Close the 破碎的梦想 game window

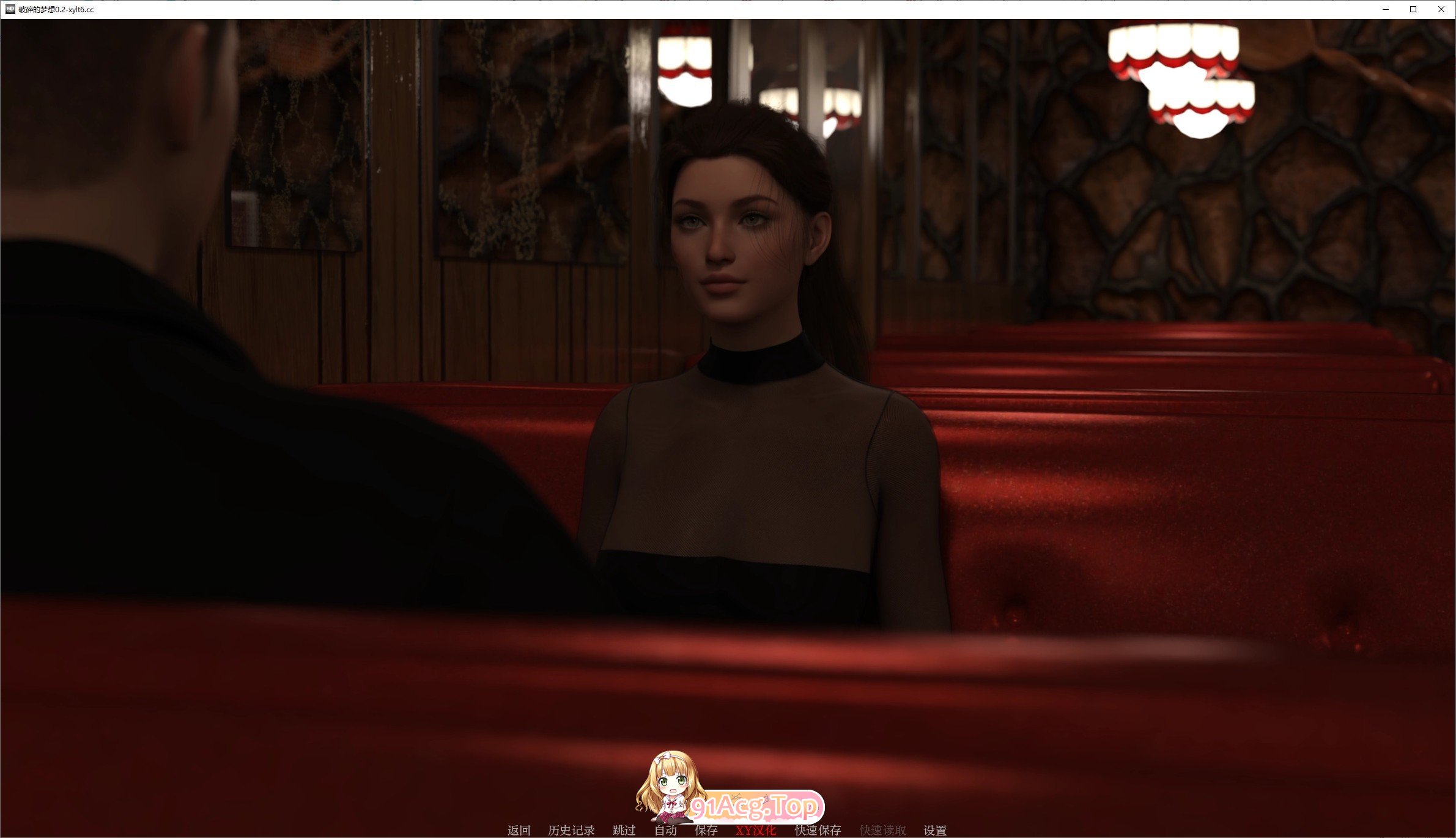pos(1441,9)
